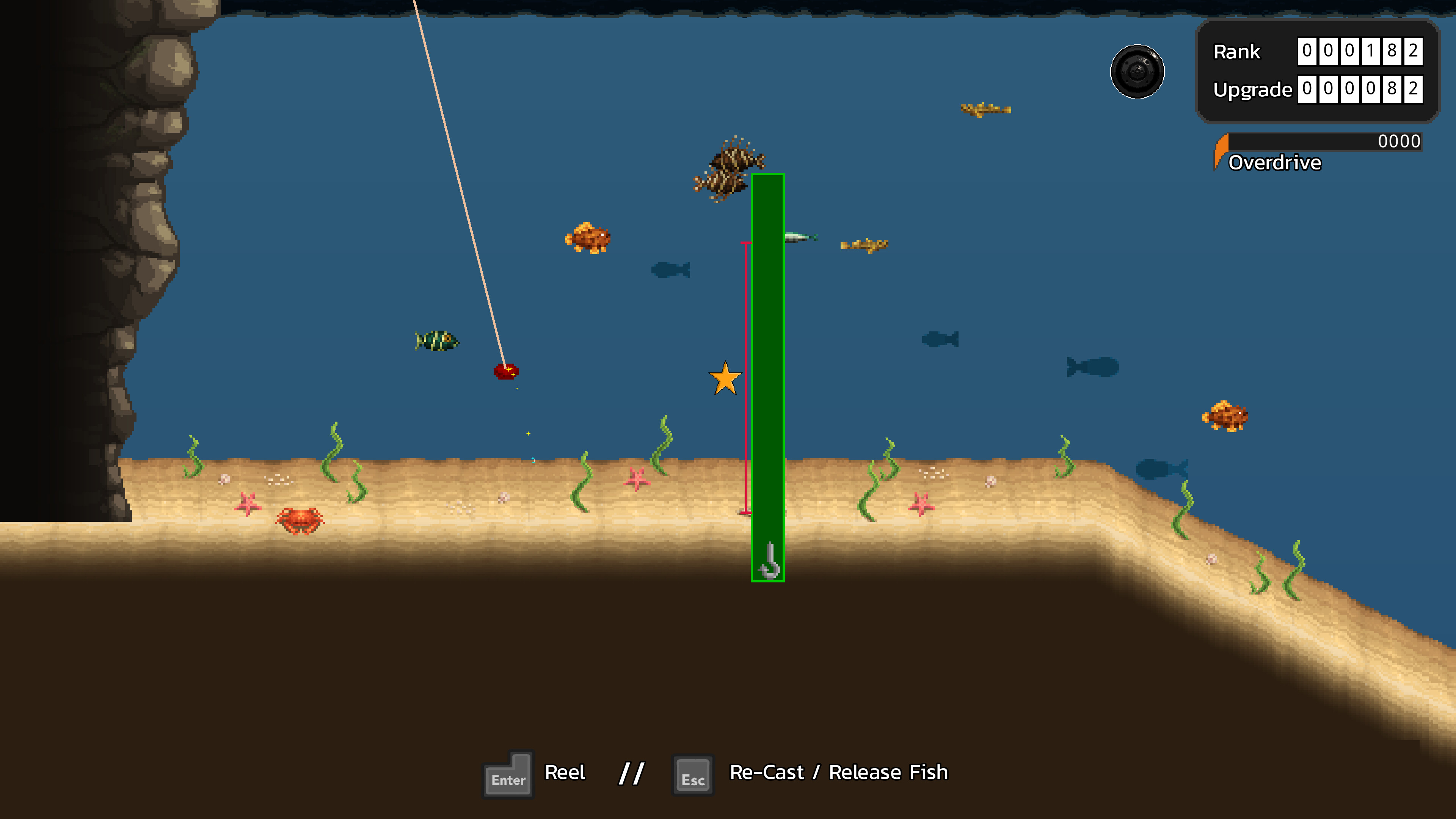Click the green striped fish near the lure
Image resolution: width=1456 pixels, height=819 pixels.
(x=436, y=341)
